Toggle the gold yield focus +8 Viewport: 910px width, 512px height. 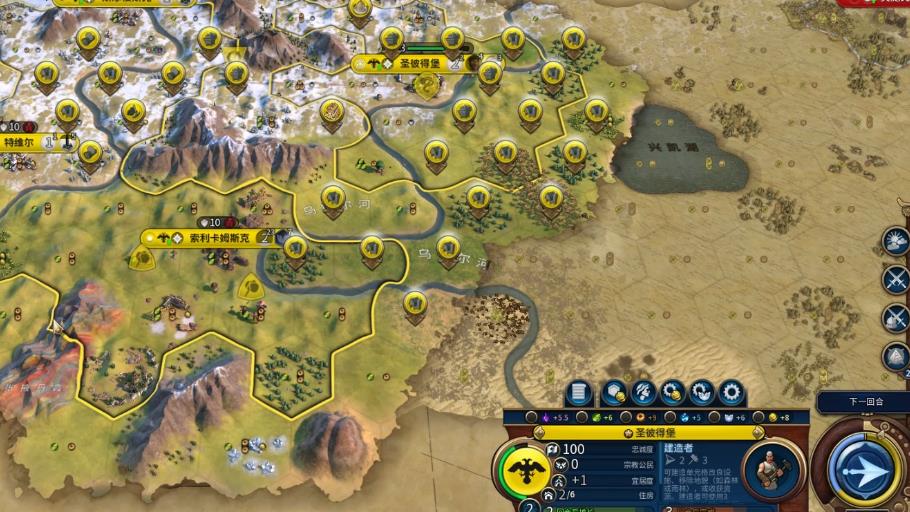[x=772, y=417]
